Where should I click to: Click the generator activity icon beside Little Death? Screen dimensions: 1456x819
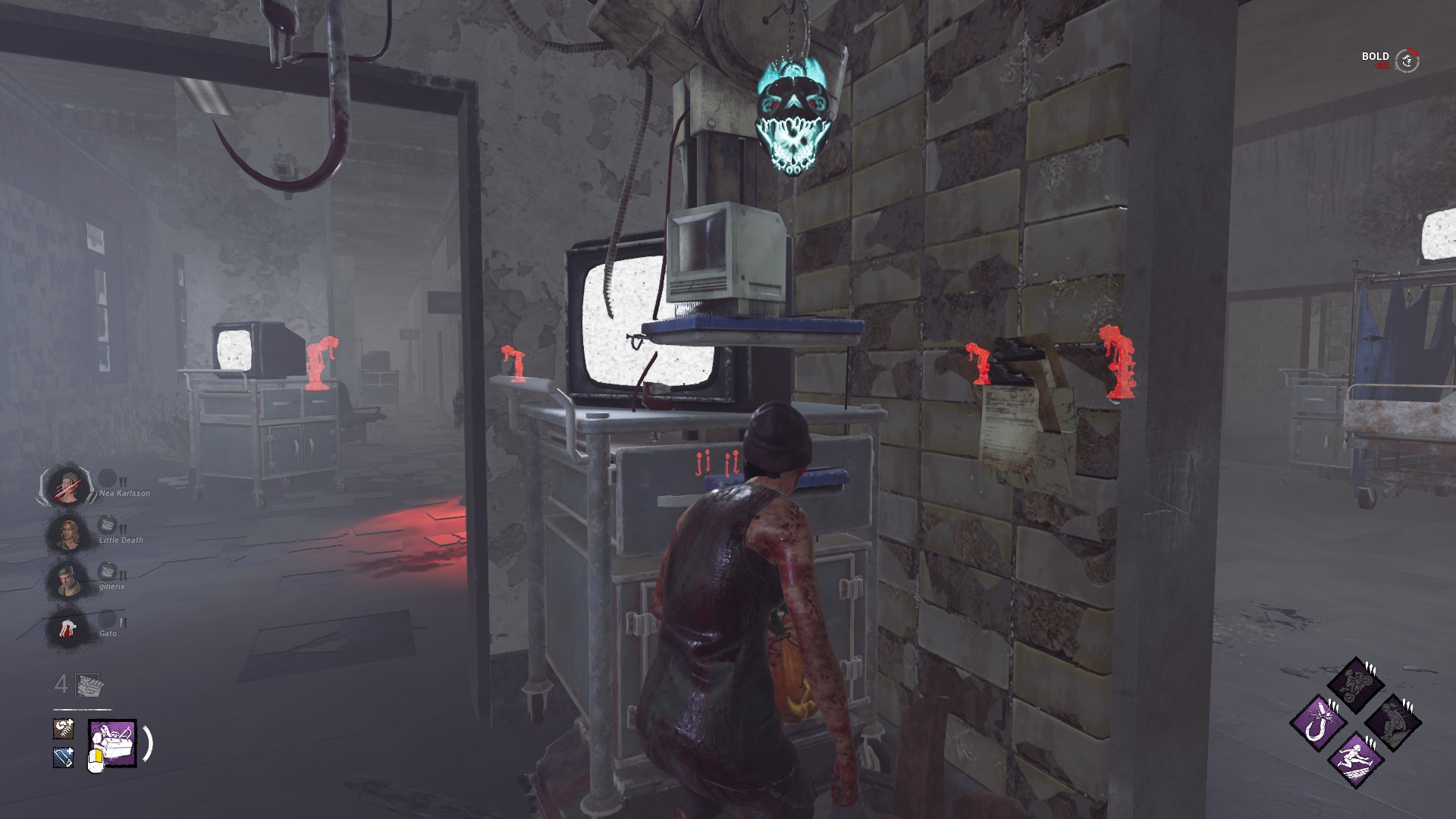107,523
